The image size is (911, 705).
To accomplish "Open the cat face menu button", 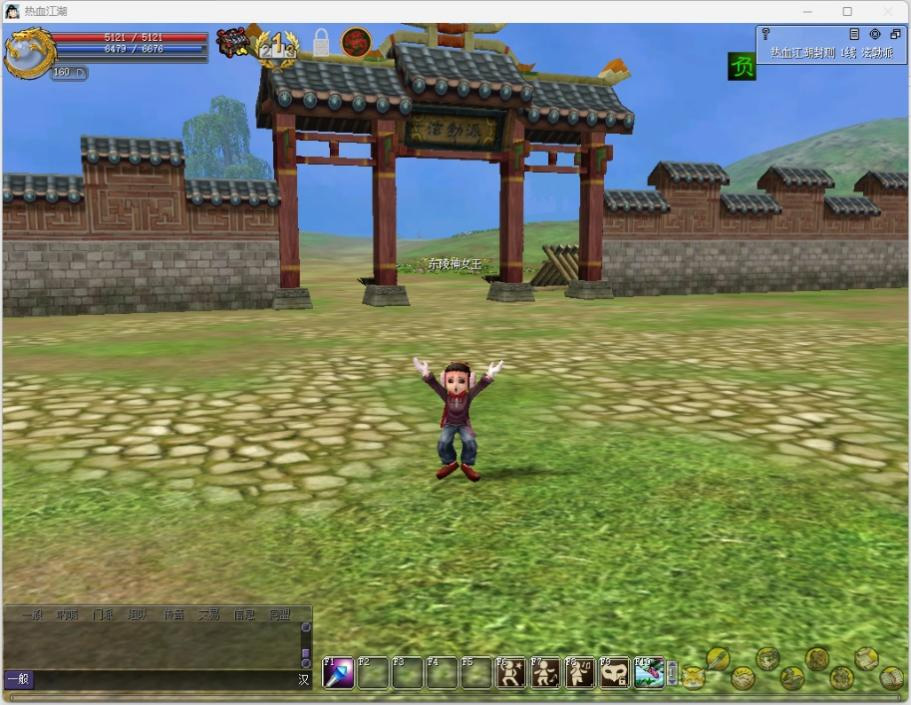I will [x=693, y=677].
